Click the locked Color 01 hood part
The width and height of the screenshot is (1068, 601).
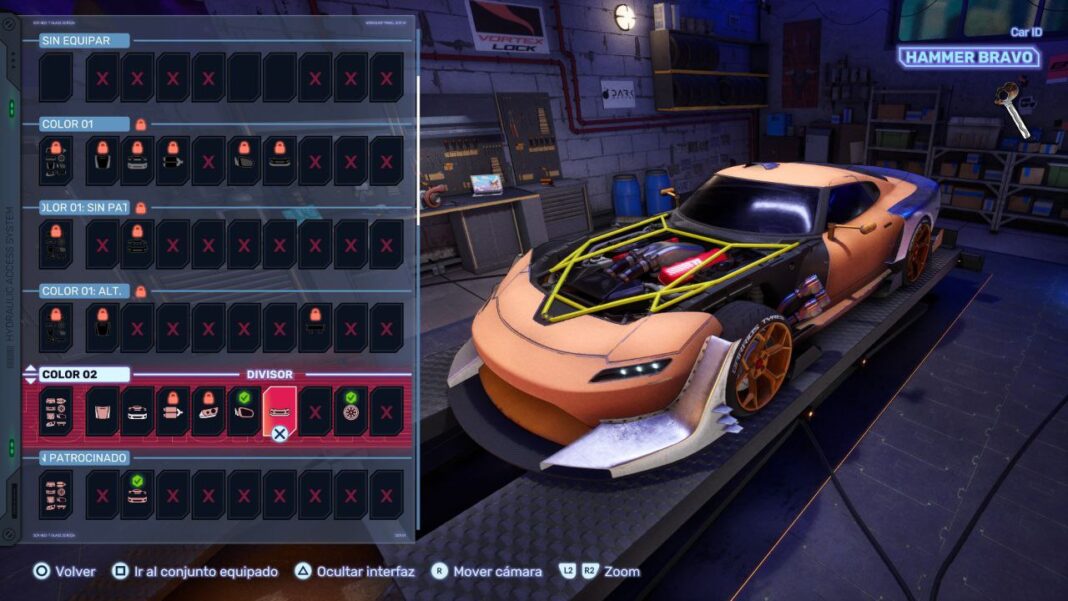pos(101,161)
